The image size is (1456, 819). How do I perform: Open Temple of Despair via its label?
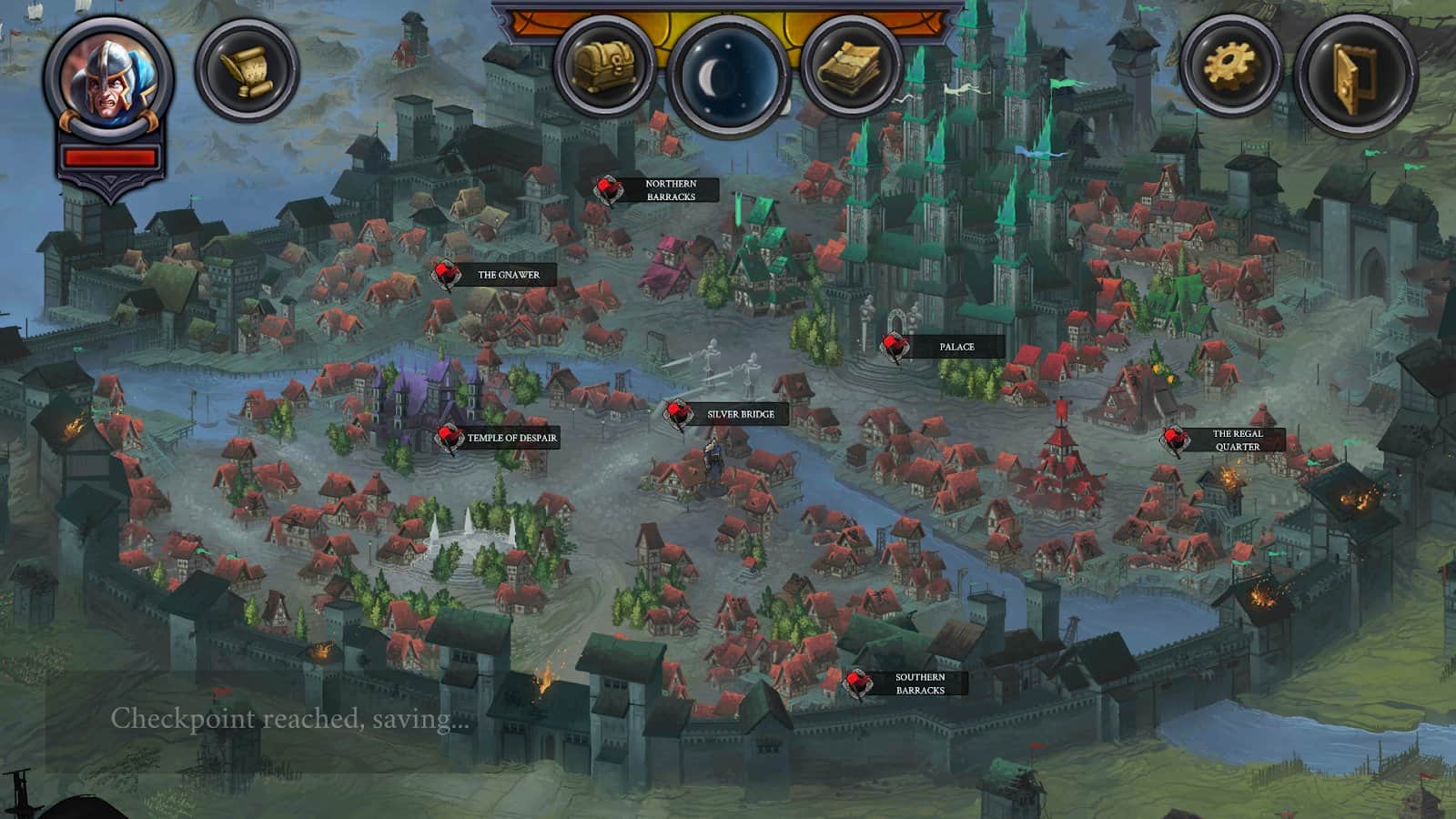(511, 438)
